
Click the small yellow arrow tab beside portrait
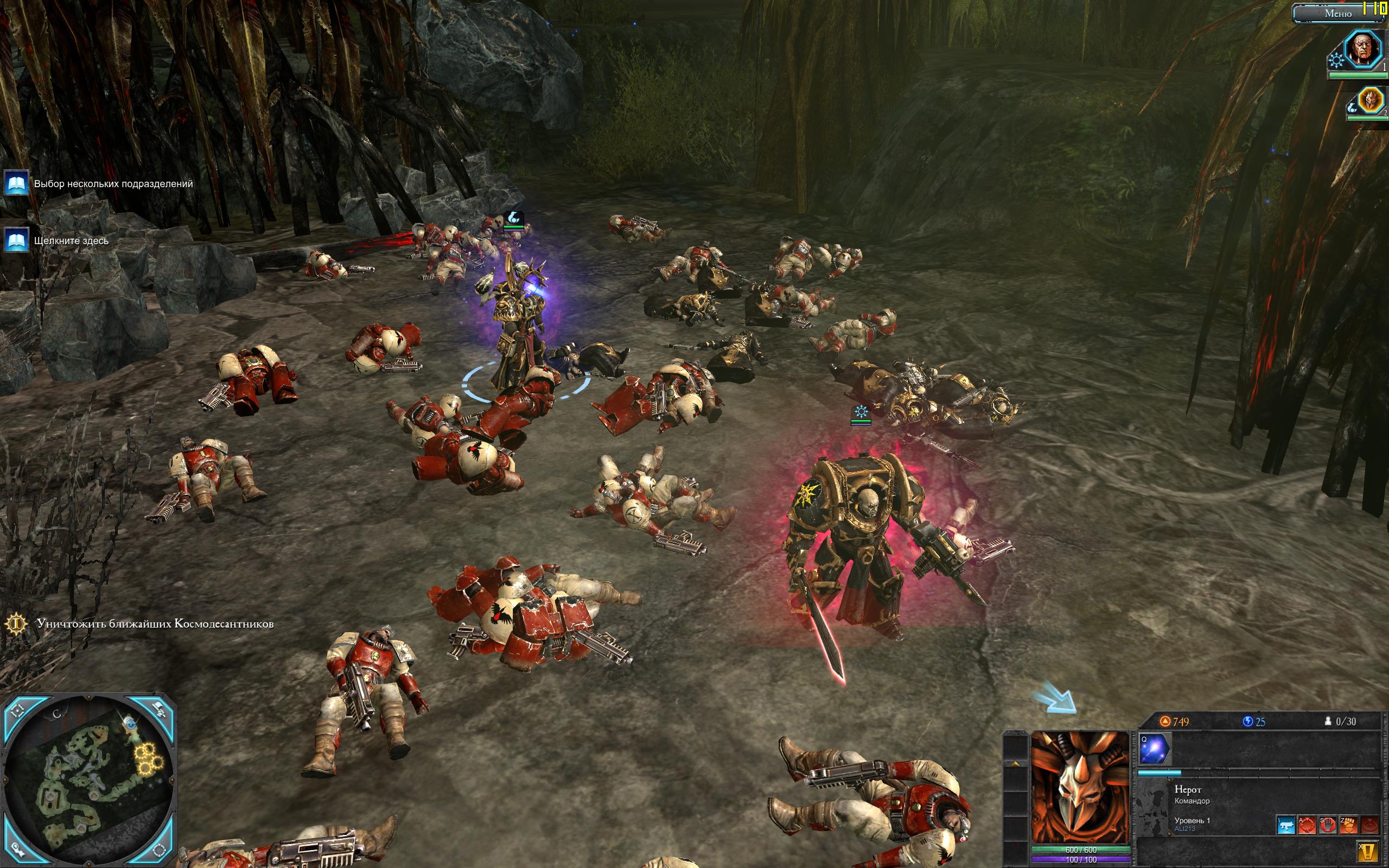point(1015,764)
